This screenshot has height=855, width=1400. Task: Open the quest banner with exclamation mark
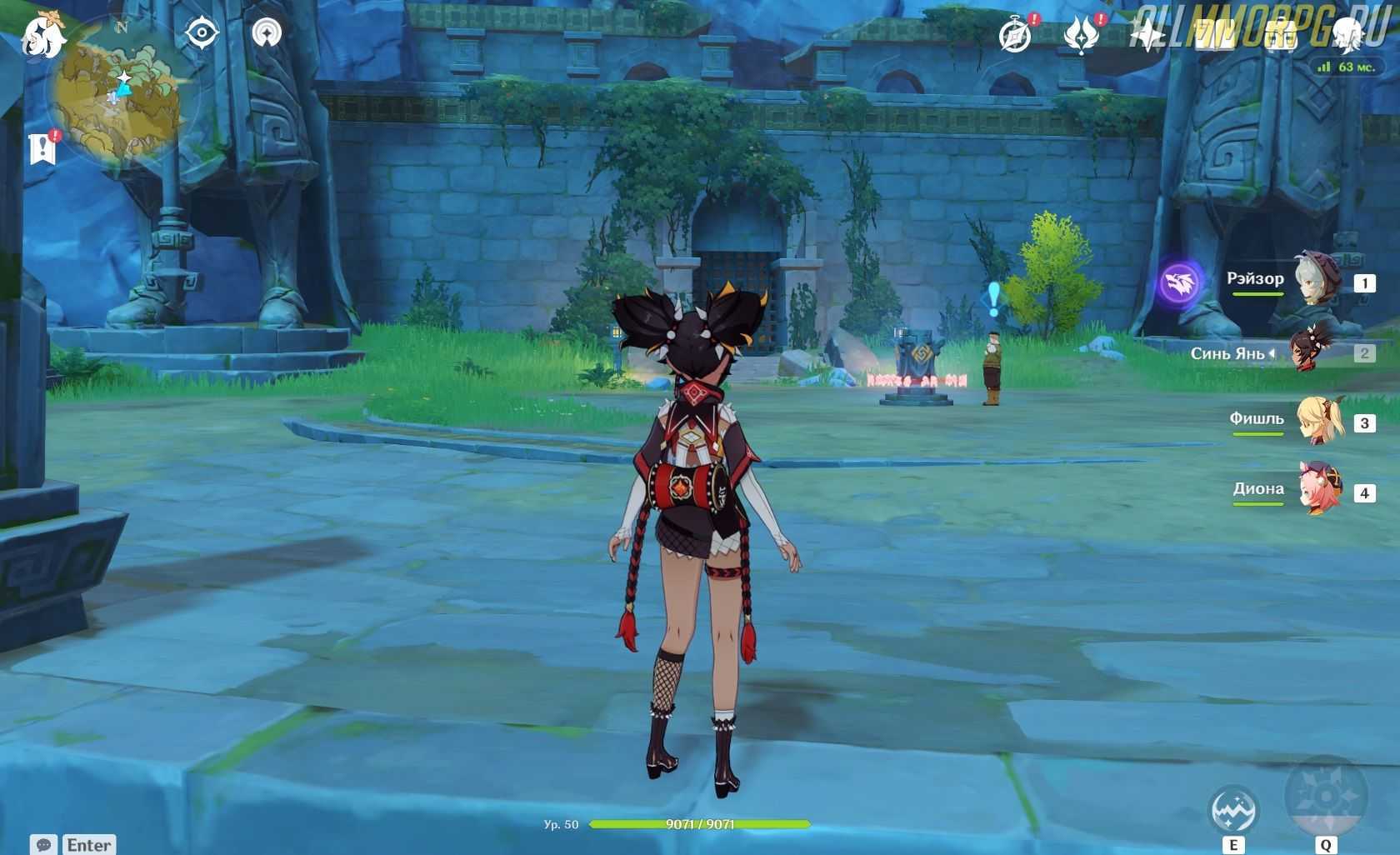click(x=43, y=148)
